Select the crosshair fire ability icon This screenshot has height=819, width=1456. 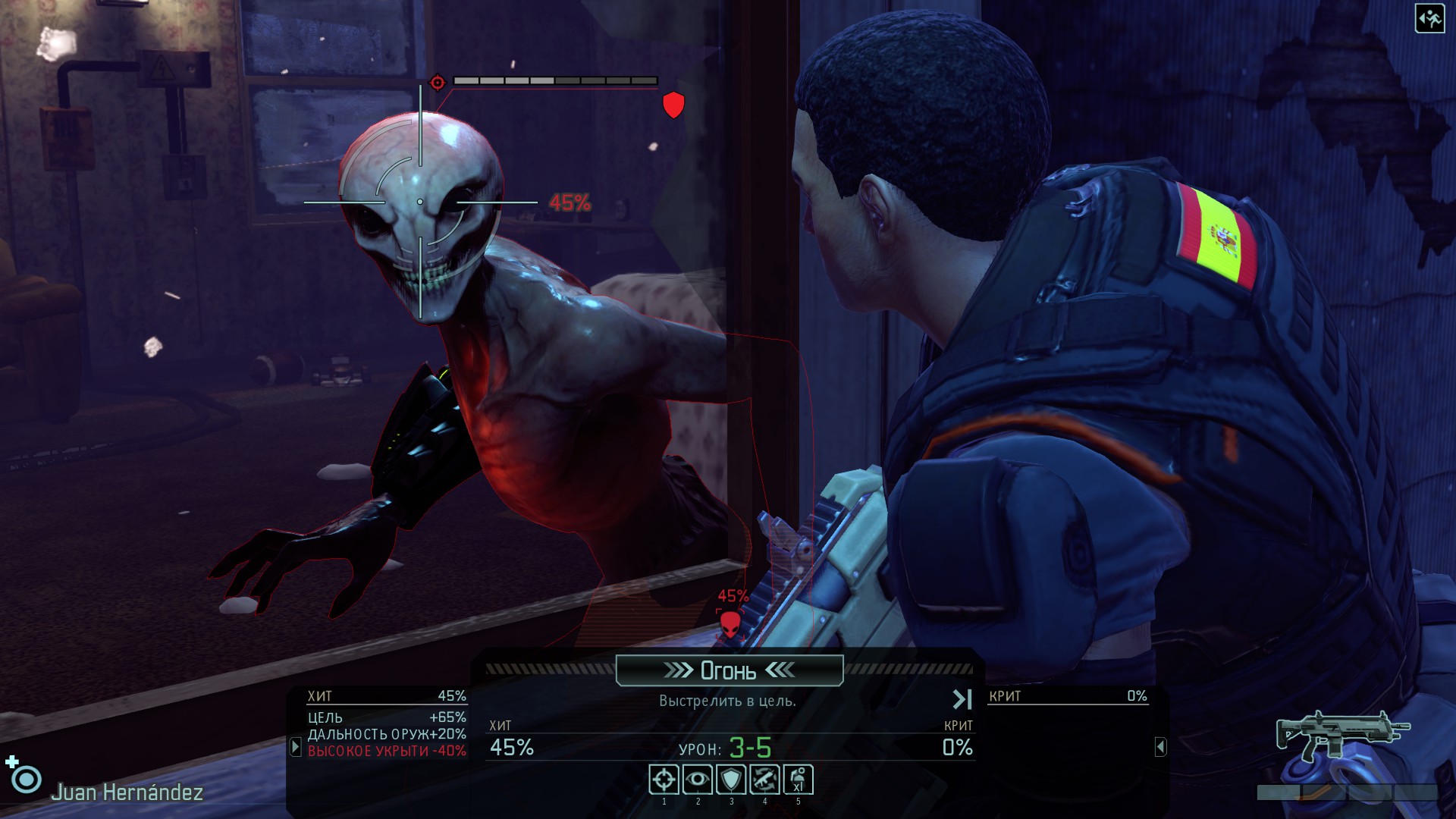pyautogui.click(x=664, y=780)
